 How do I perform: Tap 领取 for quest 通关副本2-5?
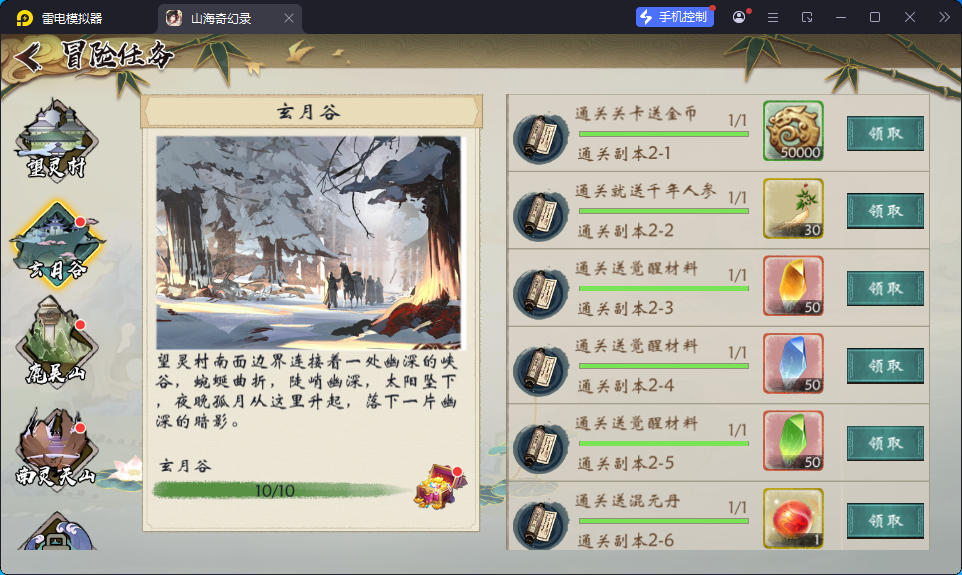click(x=885, y=443)
